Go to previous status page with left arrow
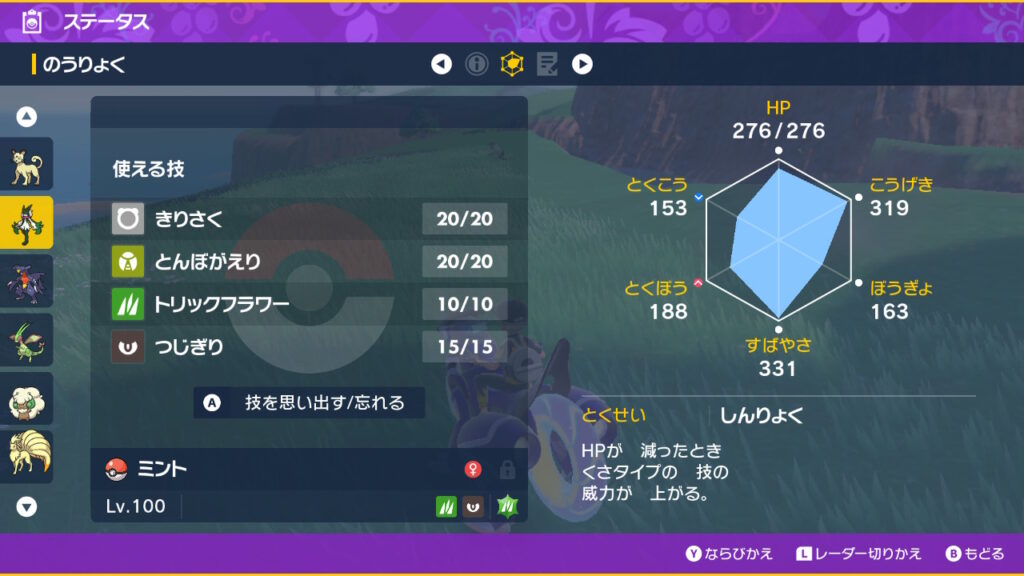The image size is (1024, 576). pyautogui.click(x=441, y=65)
